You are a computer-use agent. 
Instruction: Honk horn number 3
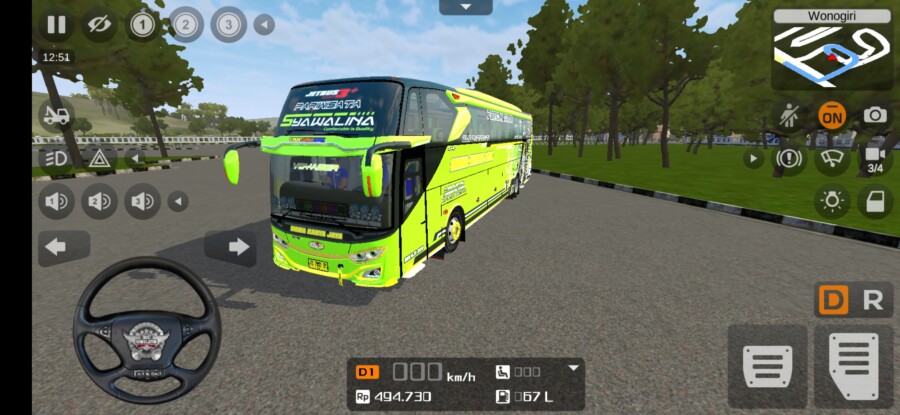pos(142,202)
